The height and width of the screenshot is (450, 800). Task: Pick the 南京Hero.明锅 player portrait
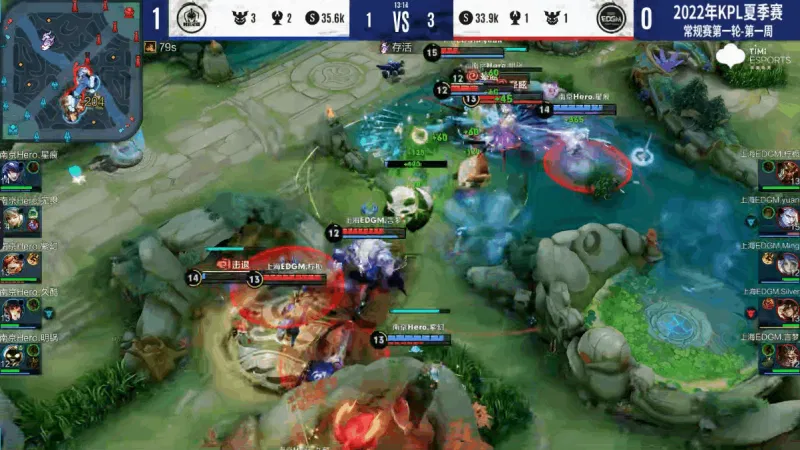tap(14, 357)
